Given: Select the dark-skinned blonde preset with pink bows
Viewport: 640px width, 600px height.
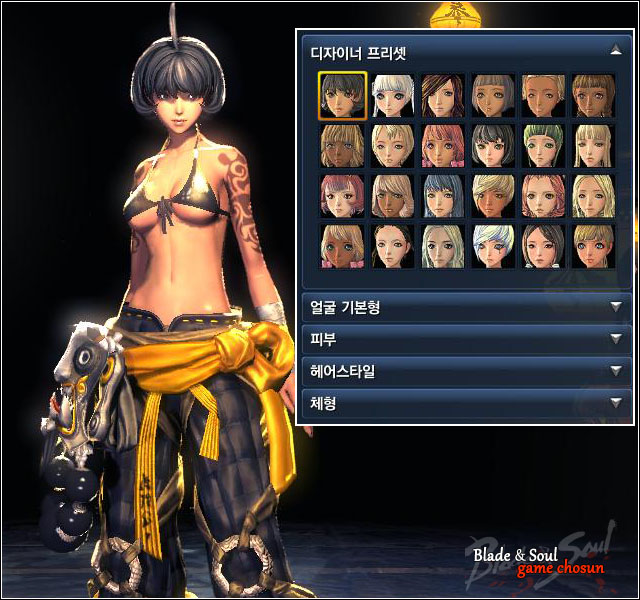Looking at the screenshot, I should pos(342,246).
